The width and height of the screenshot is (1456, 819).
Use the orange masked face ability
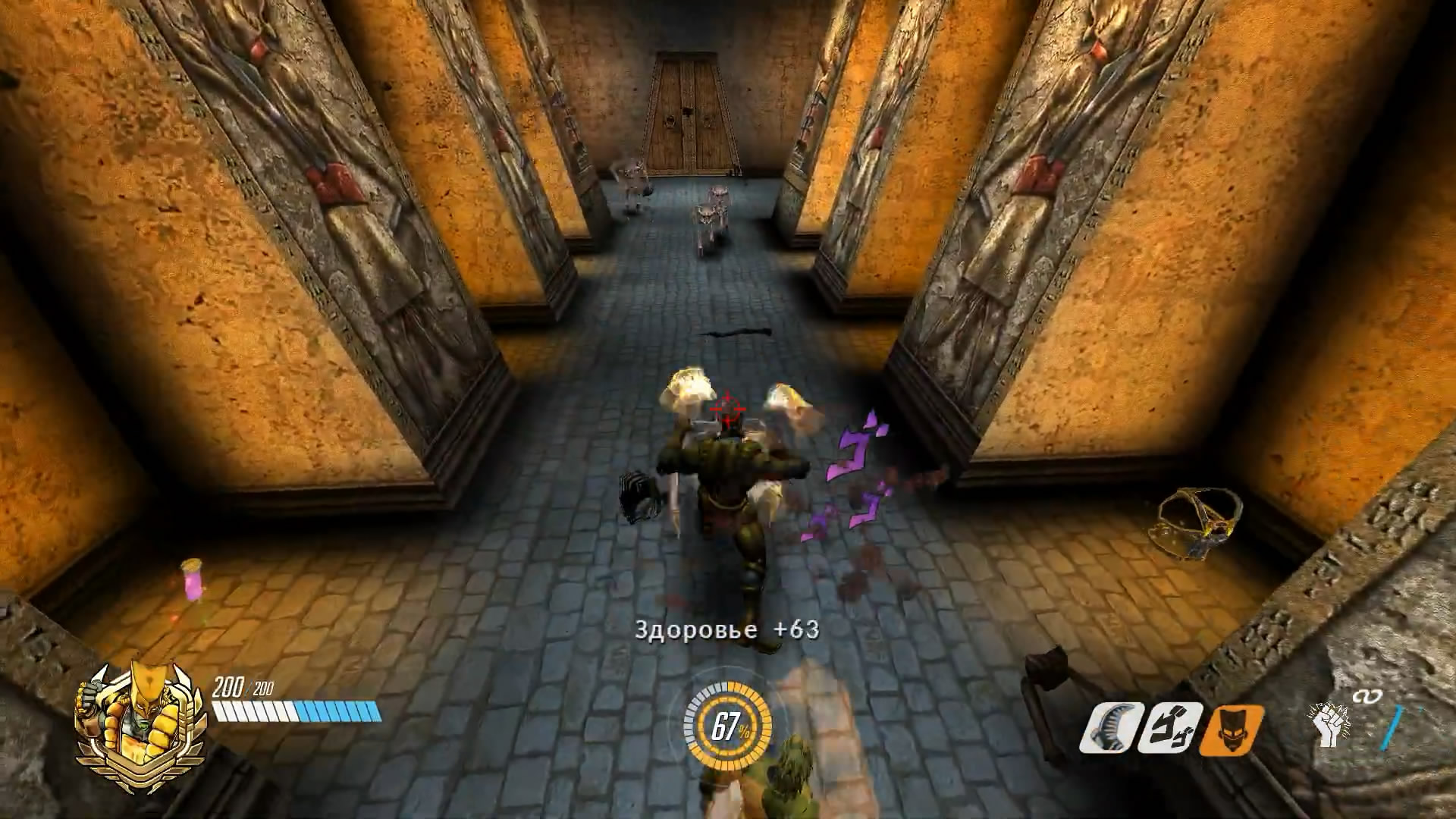tap(1232, 730)
